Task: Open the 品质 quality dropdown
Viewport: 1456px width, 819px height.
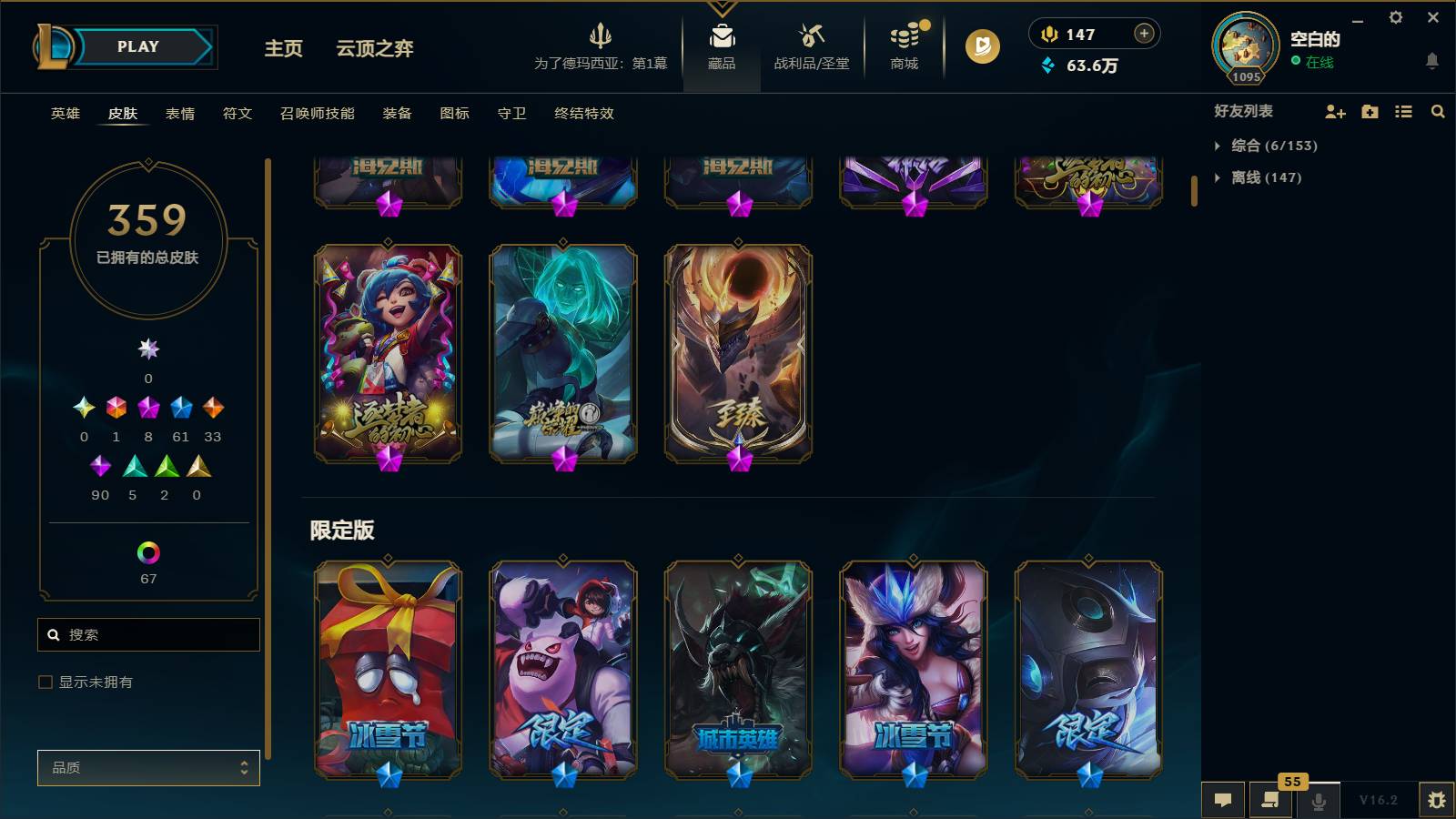Action: tap(147, 767)
